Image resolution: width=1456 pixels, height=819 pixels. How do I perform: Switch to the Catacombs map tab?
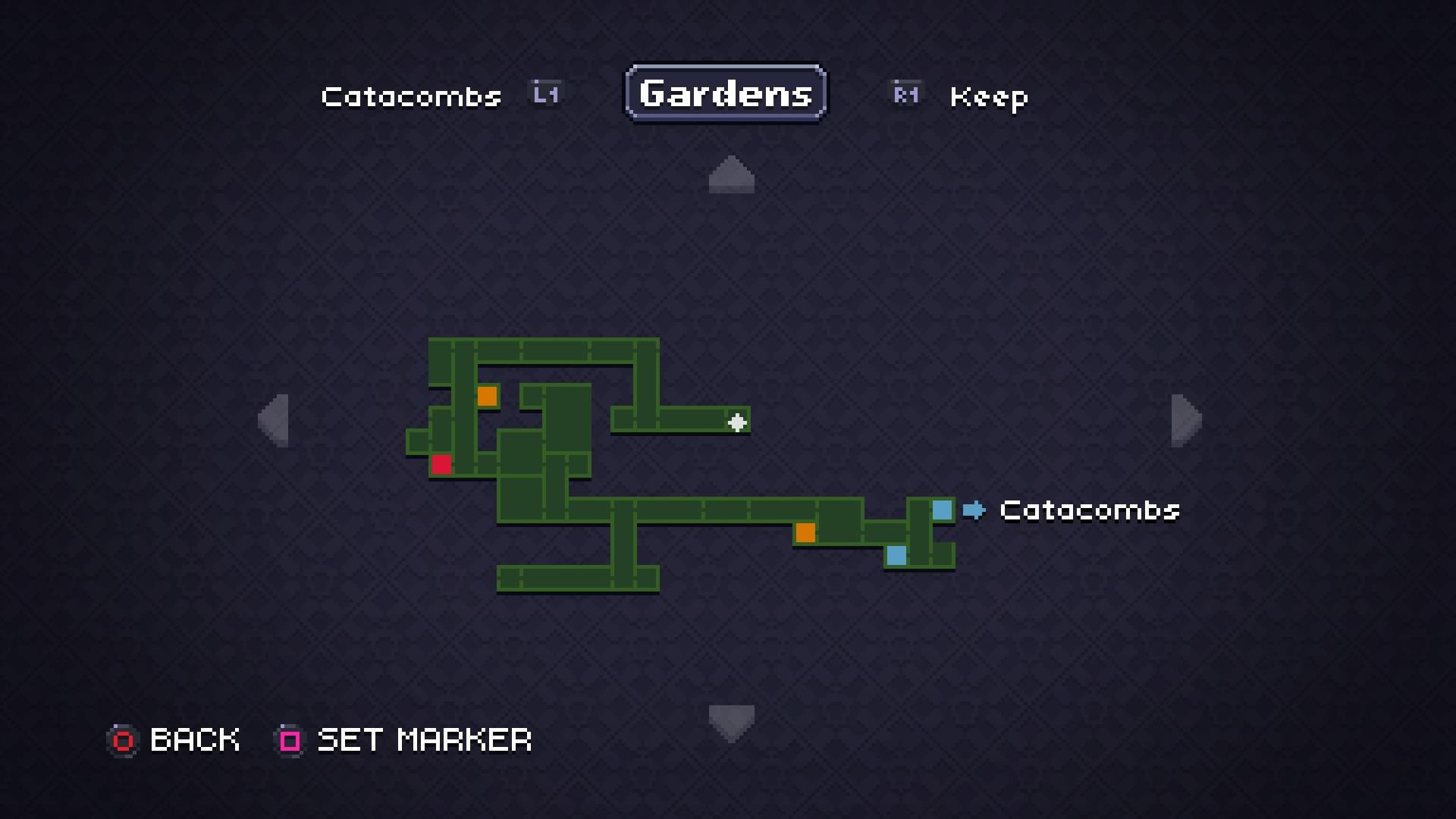point(411,96)
